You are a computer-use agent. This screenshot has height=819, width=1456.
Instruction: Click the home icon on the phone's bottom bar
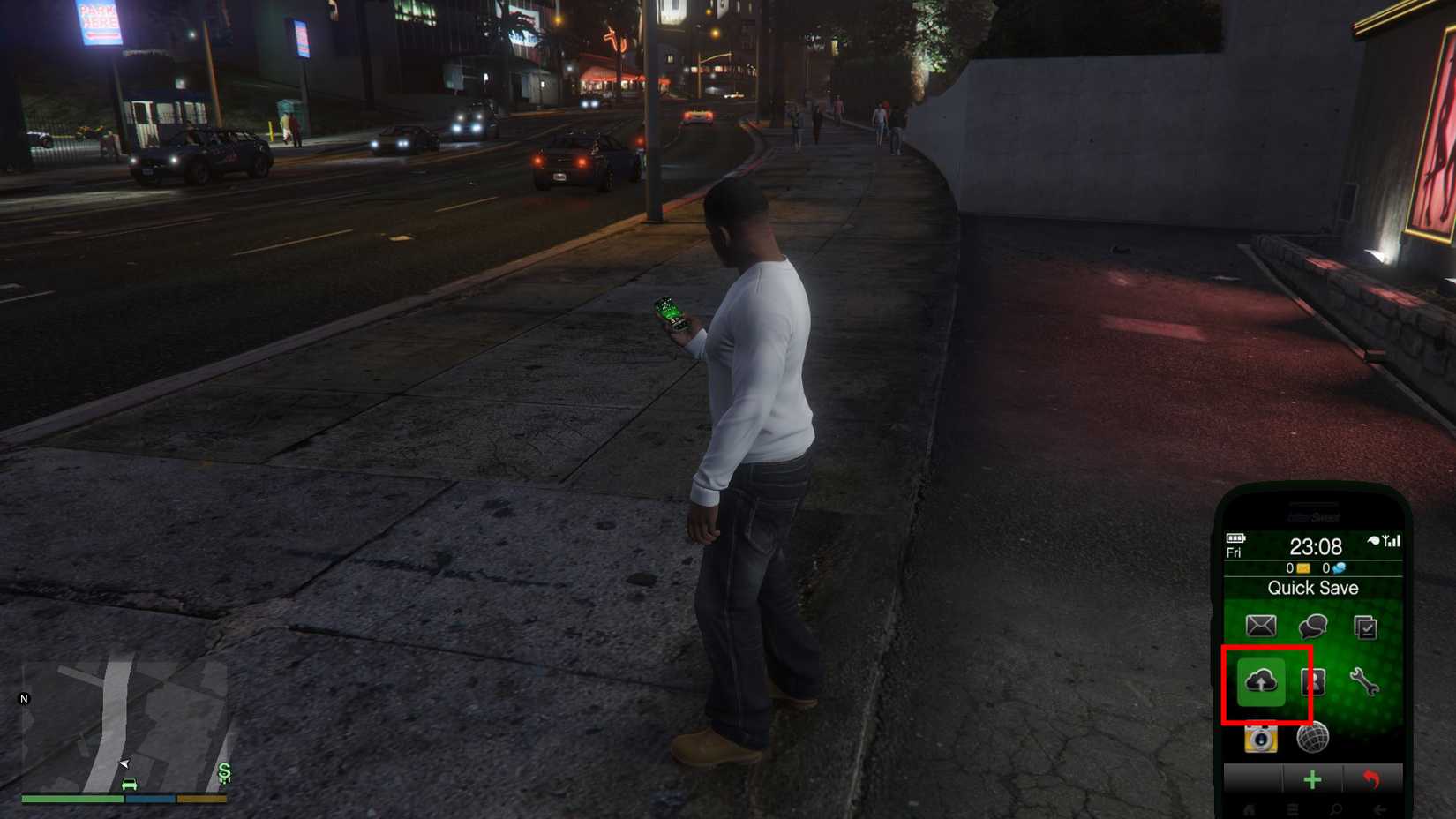(x=1248, y=808)
